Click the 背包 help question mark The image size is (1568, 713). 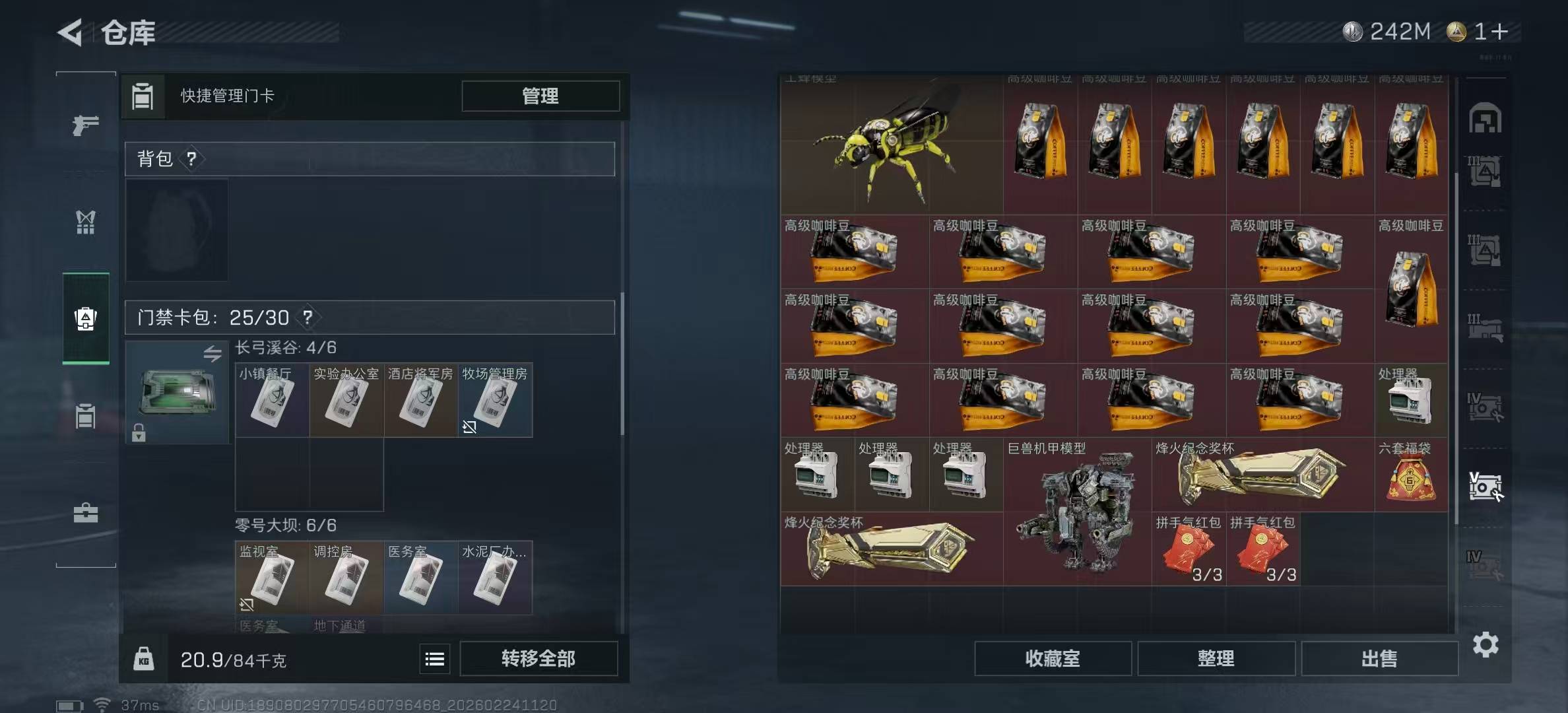coord(191,159)
